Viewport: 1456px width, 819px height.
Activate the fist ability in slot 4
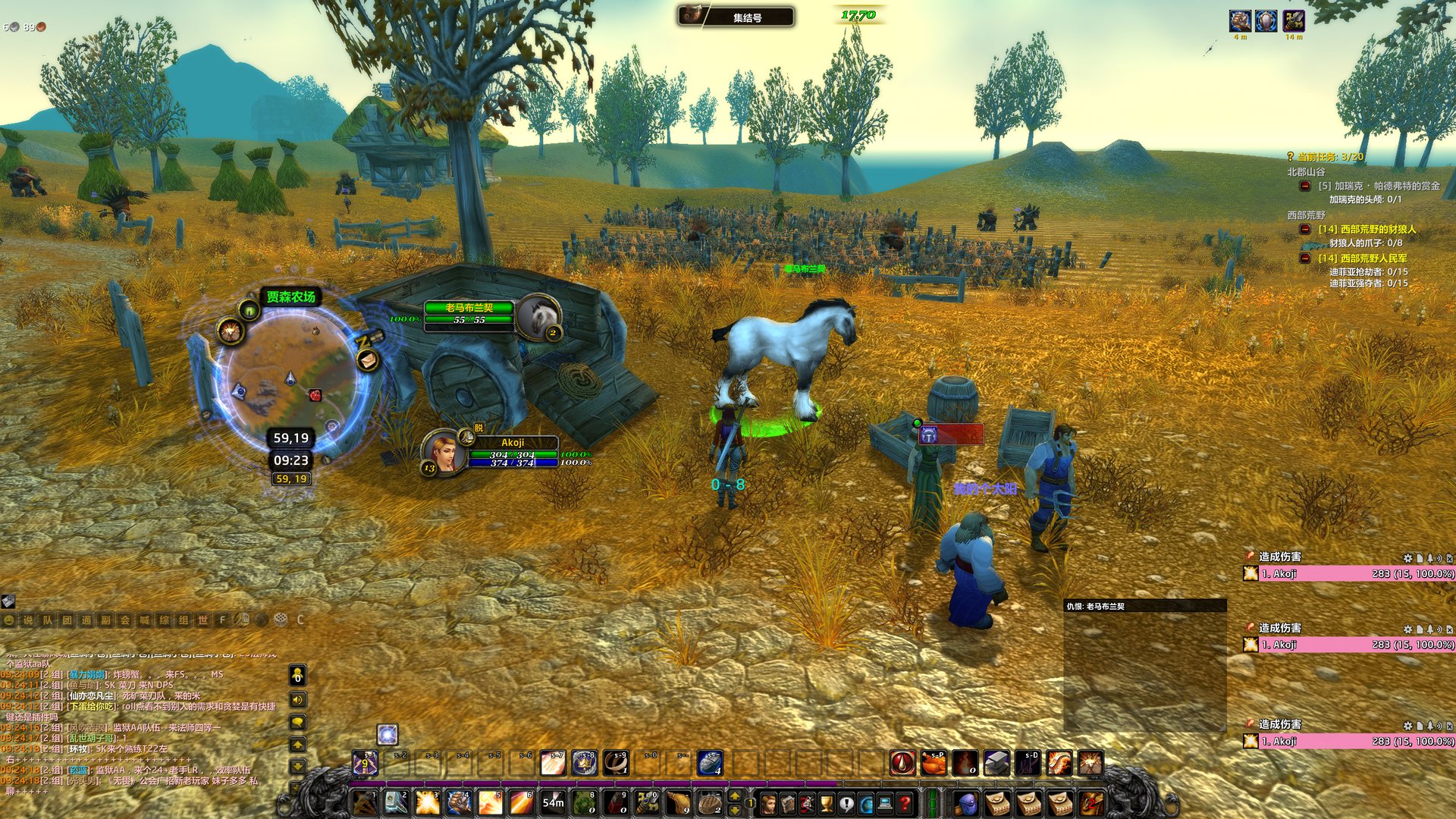pyautogui.click(x=460, y=802)
